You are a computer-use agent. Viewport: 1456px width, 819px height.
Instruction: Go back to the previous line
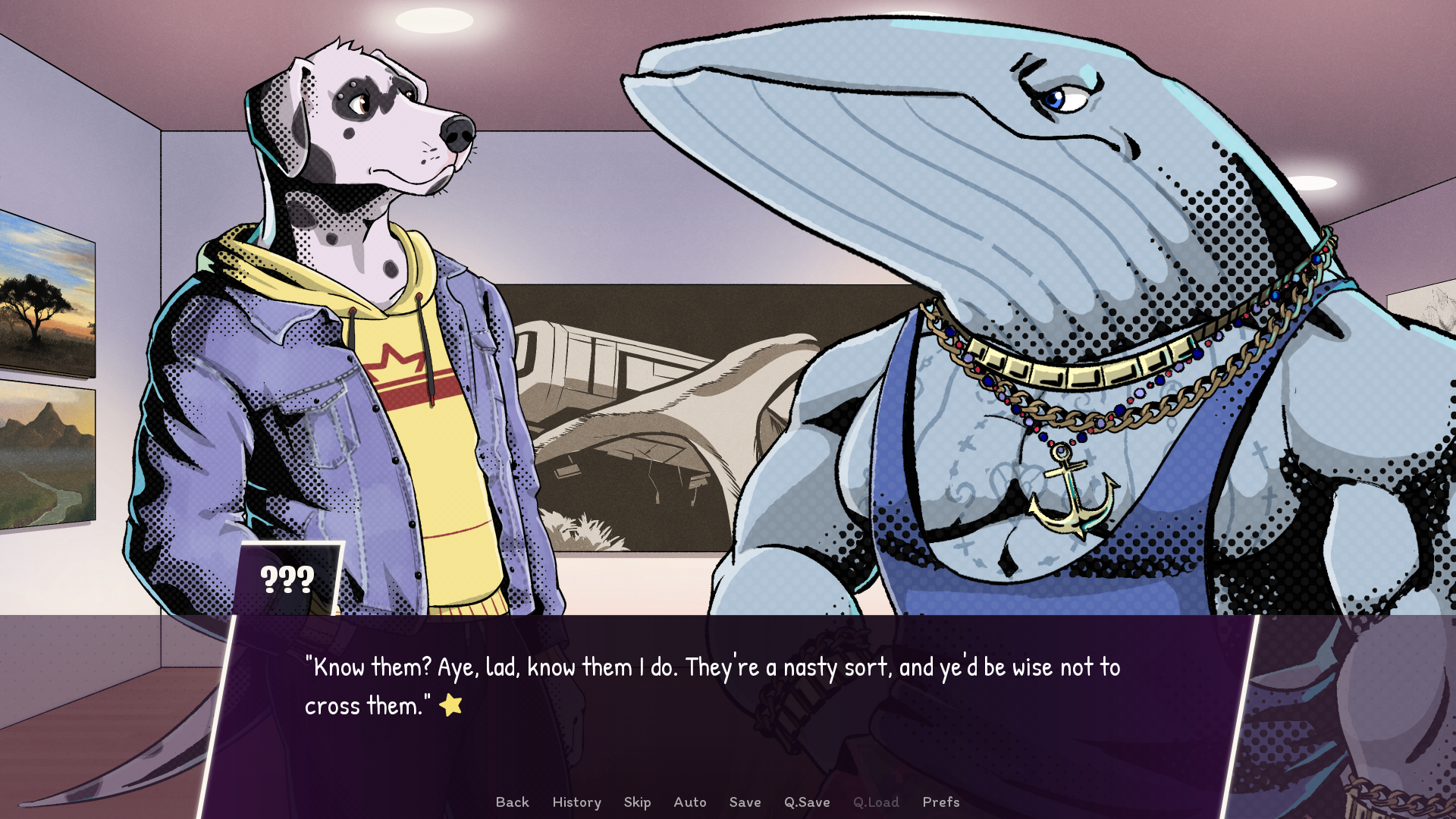tap(512, 802)
